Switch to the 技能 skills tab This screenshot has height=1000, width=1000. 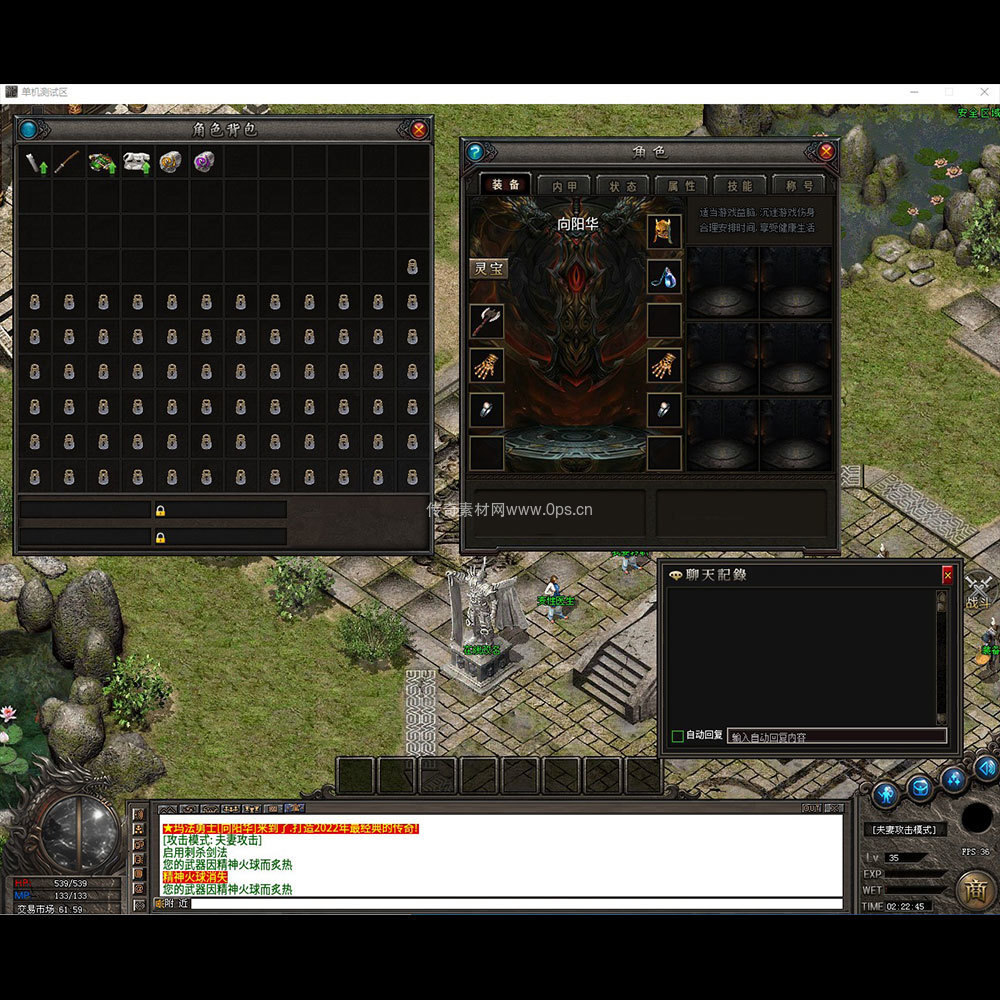click(740, 185)
